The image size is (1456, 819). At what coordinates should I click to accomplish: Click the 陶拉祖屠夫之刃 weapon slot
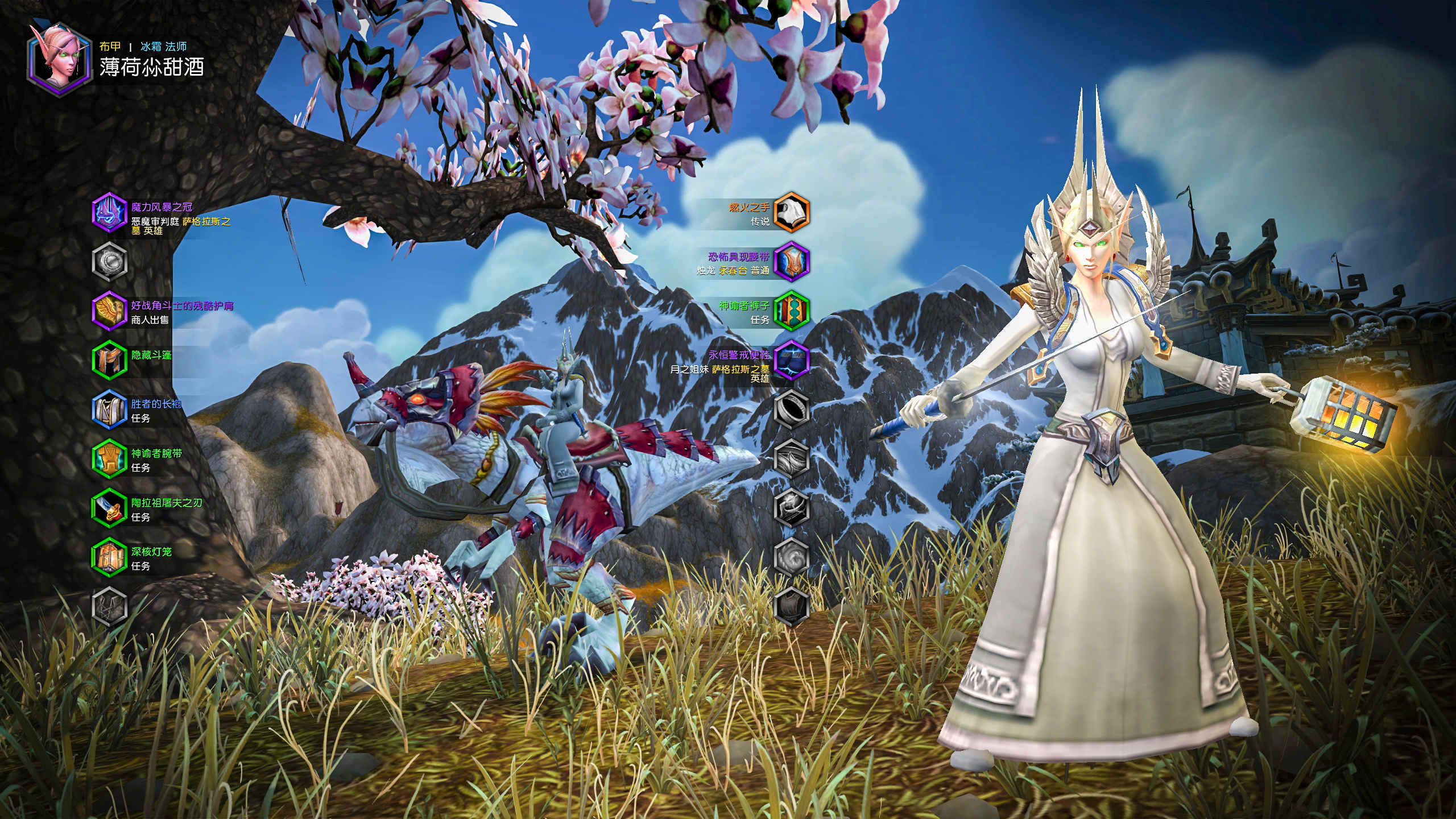coord(109,508)
